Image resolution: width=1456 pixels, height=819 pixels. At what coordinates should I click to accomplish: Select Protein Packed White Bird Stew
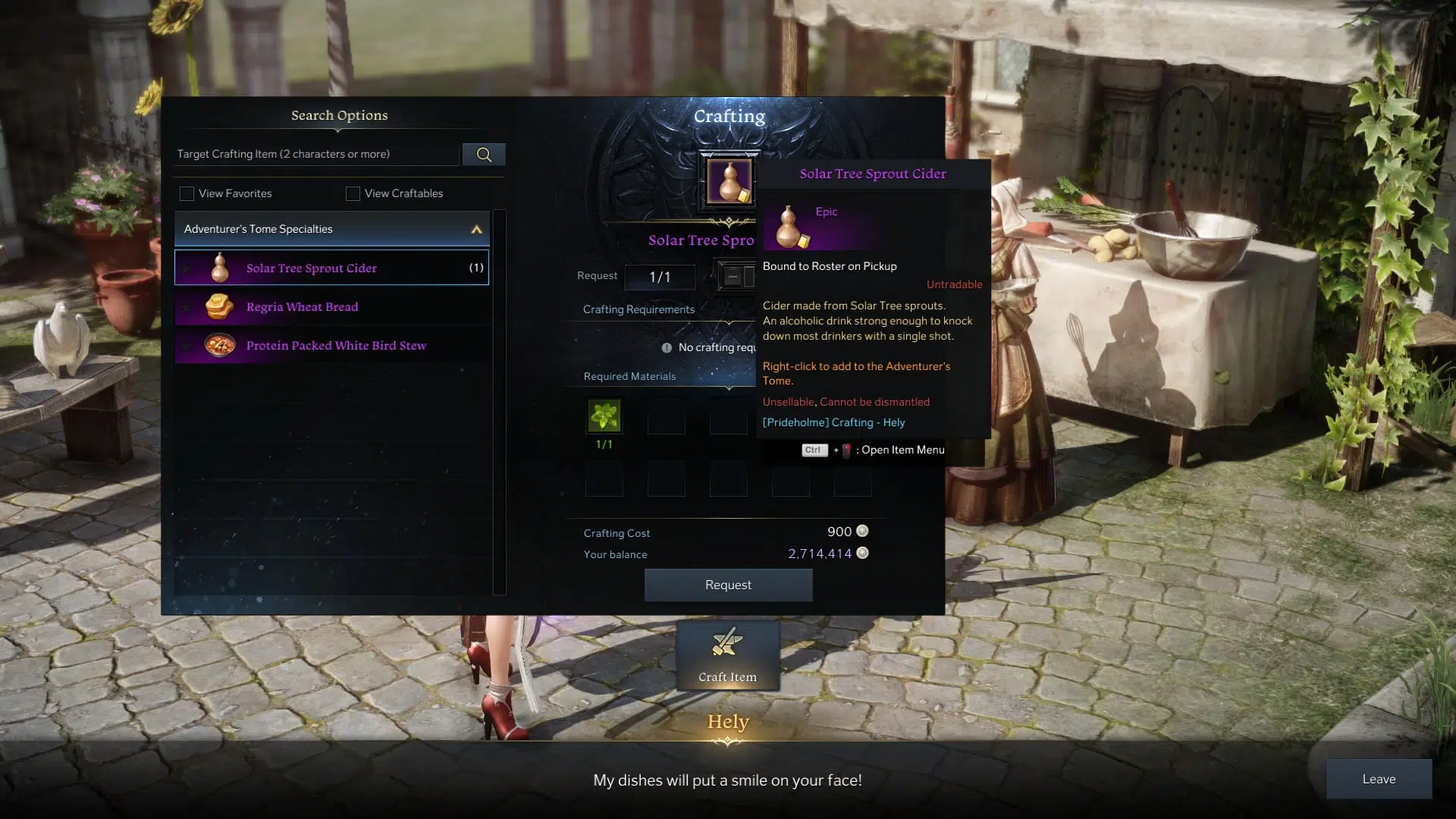pyautogui.click(x=331, y=346)
